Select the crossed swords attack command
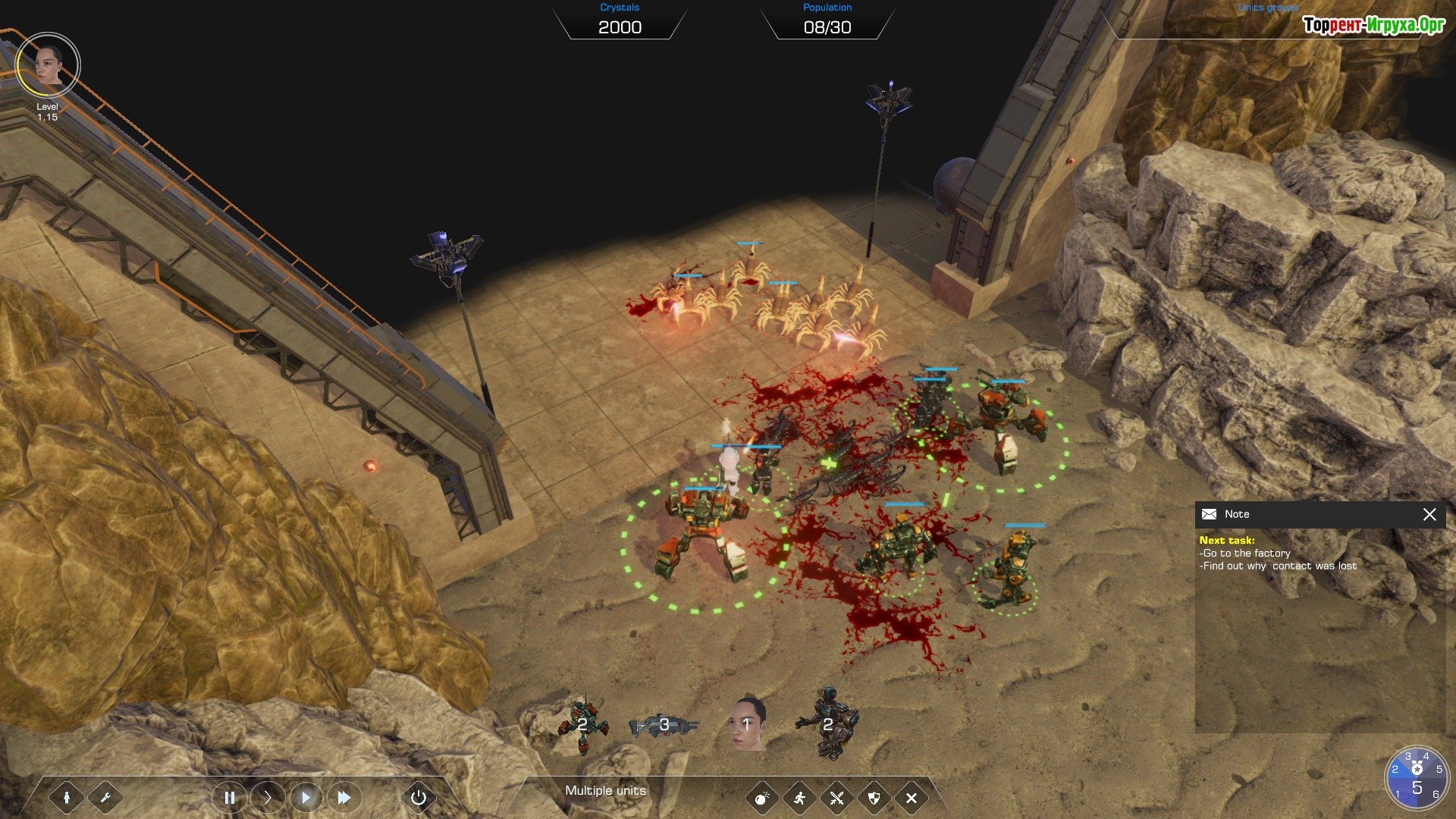1456x819 pixels. click(836, 798)
